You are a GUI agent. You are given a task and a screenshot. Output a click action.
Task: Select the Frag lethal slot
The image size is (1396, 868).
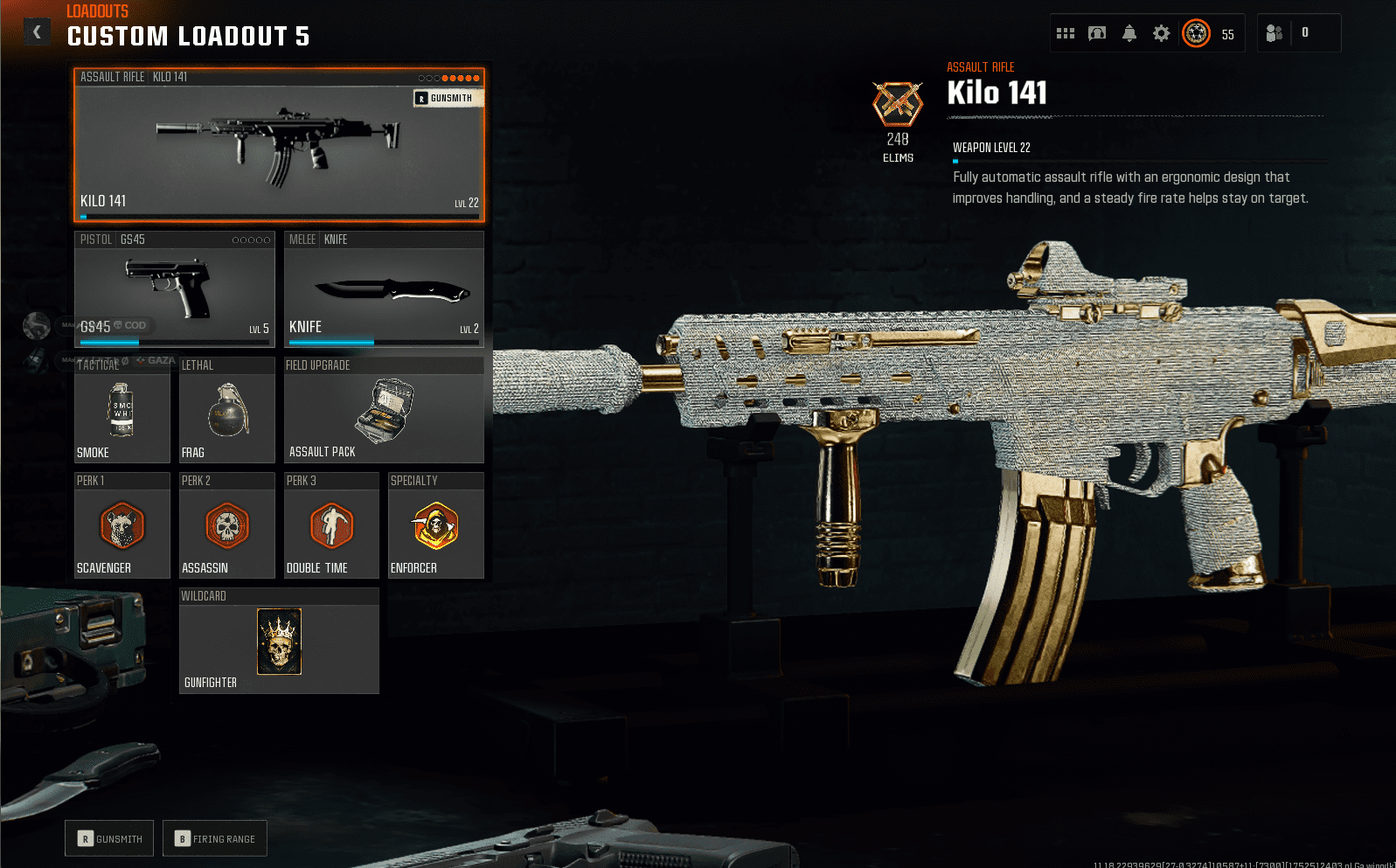click(226, 411)
